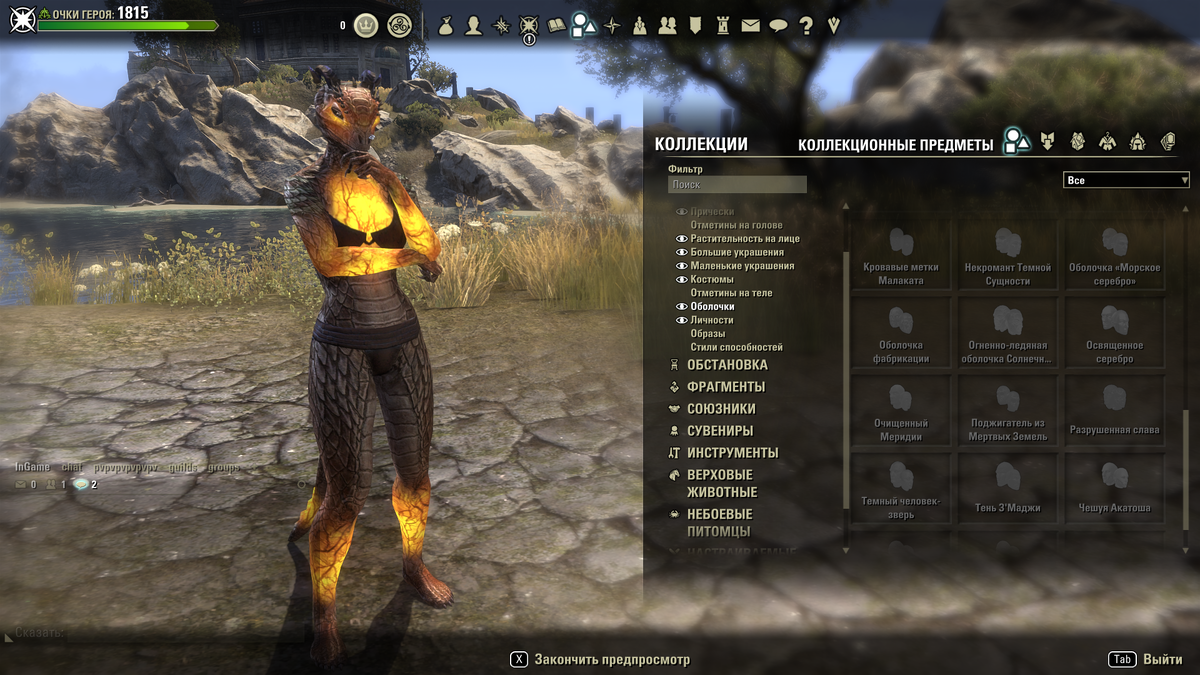This screenshot has width=1200, height=675.
Task: Select the Костюмы category
Action: click(x=711, y=280)
